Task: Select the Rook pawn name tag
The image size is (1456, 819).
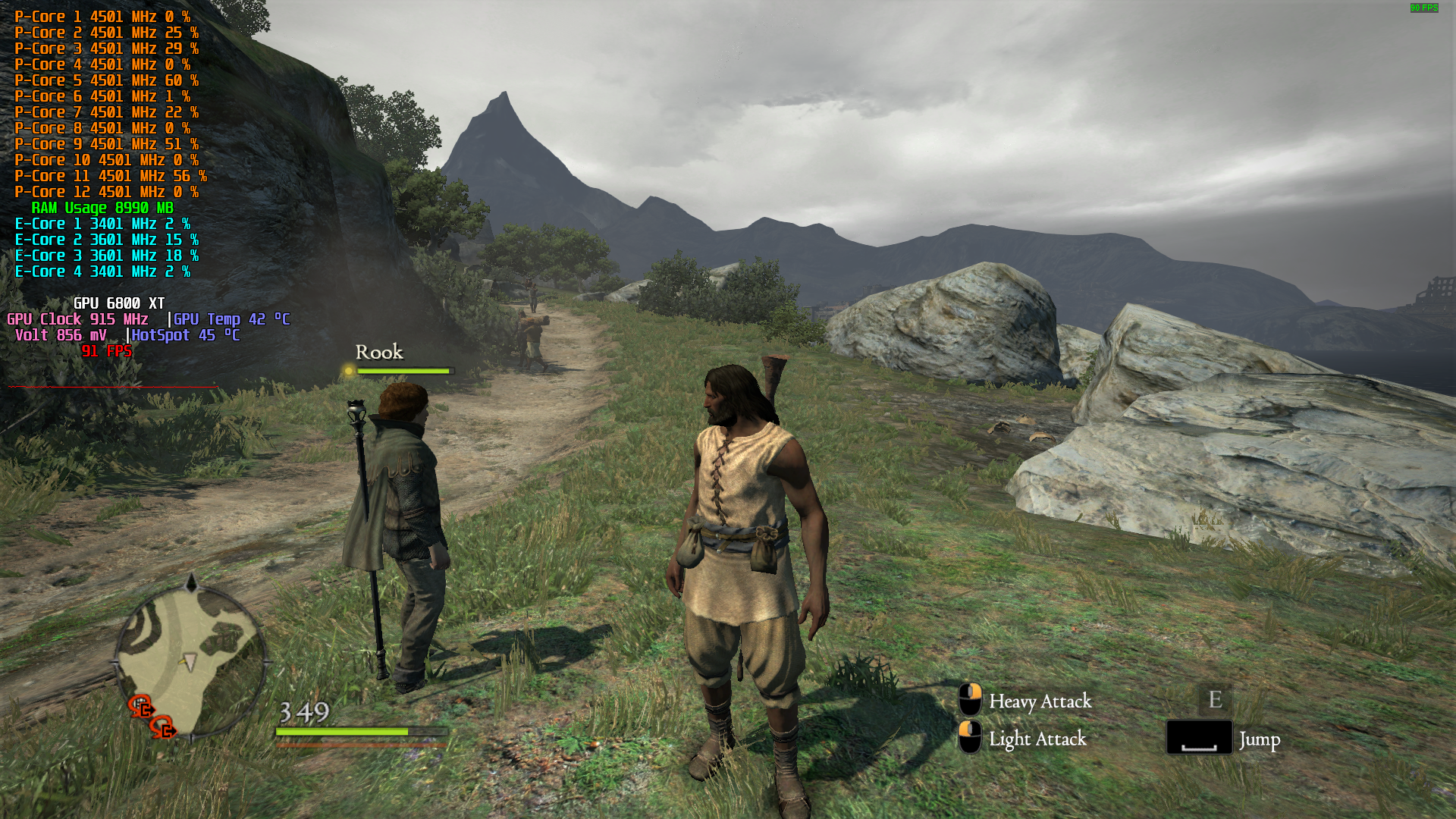Action: 379,353
